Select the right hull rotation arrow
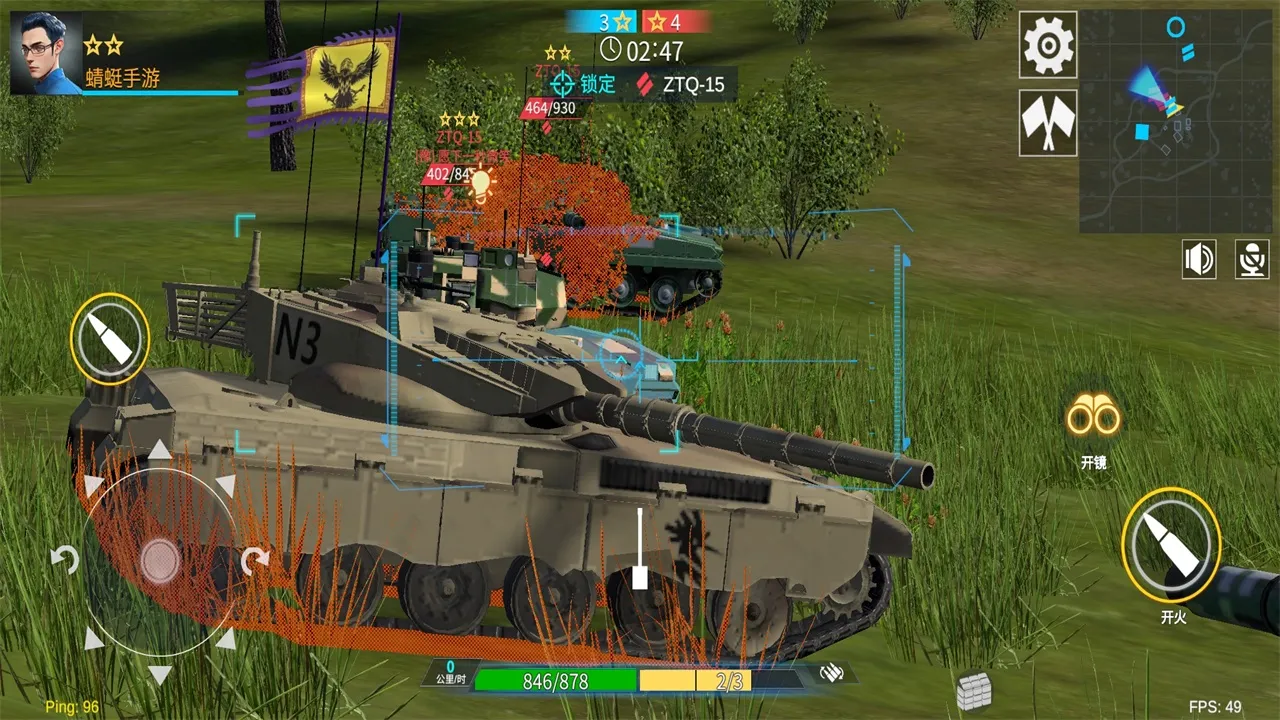The height and width of the screenshot is (720, 1280). (x=258, y=560)
